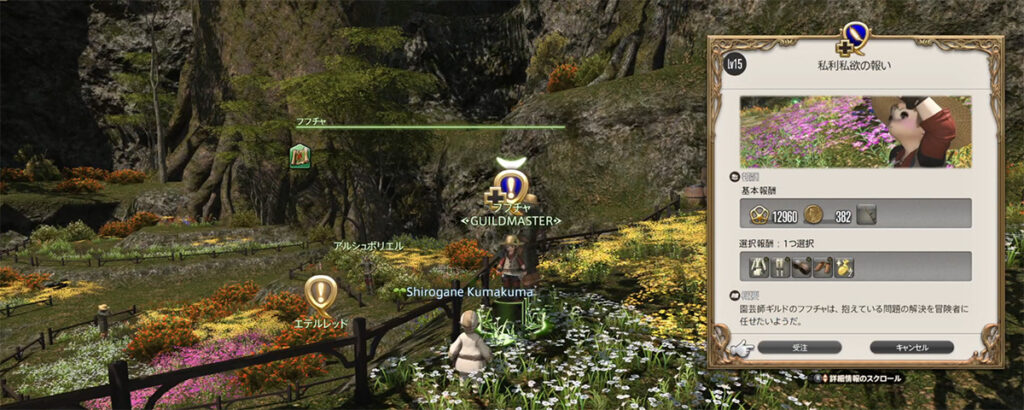Pick the gloves optional reward

pos(802,266)
